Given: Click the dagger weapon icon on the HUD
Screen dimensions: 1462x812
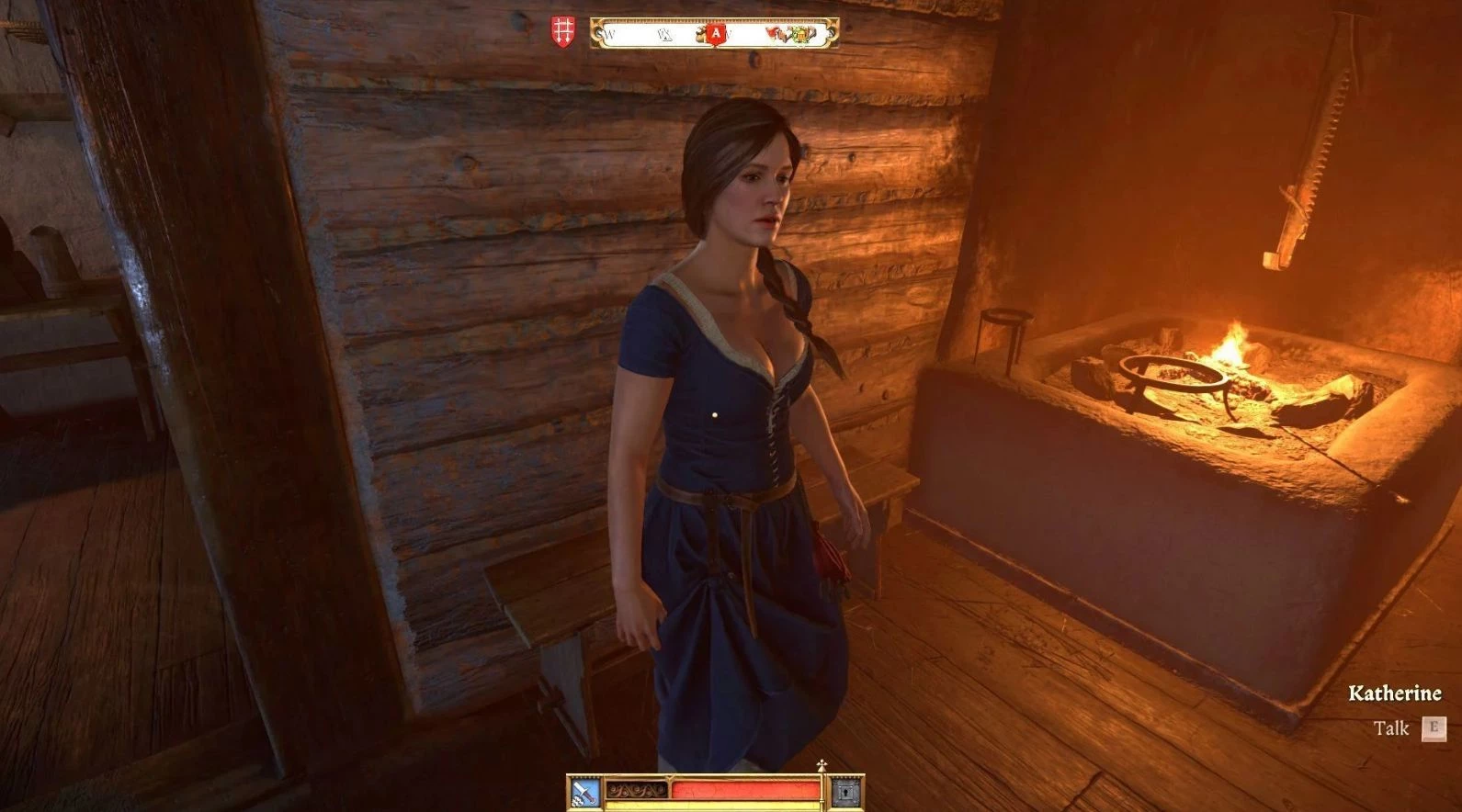Looking at the screenshot, I should [584, 791].
